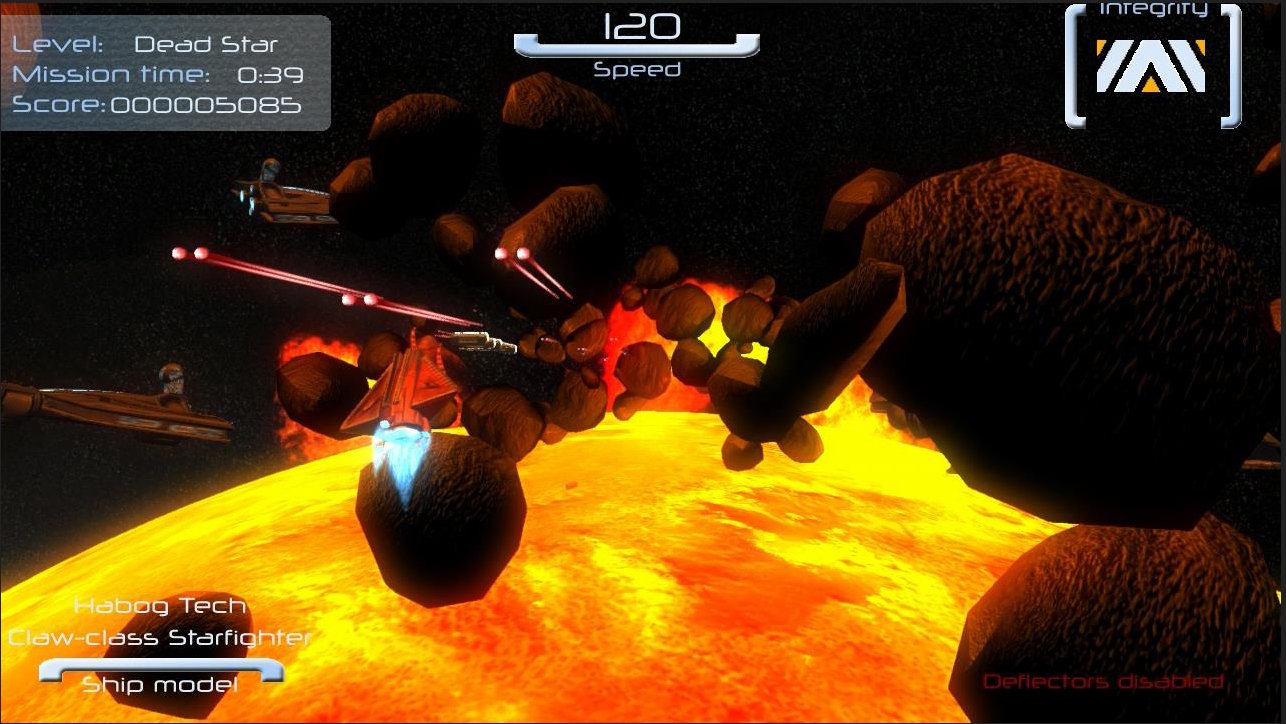
Task: Select the Dead Star level label
Action: click(x=204, y=44)
